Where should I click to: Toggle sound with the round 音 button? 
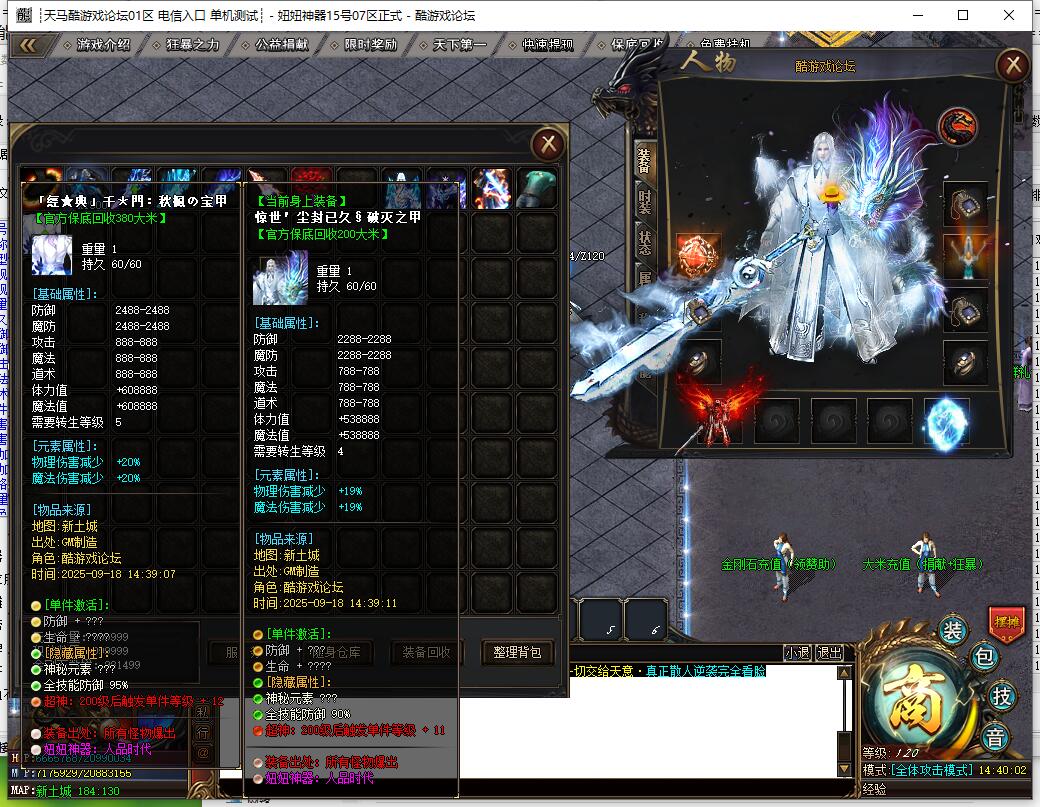[995, 738]
